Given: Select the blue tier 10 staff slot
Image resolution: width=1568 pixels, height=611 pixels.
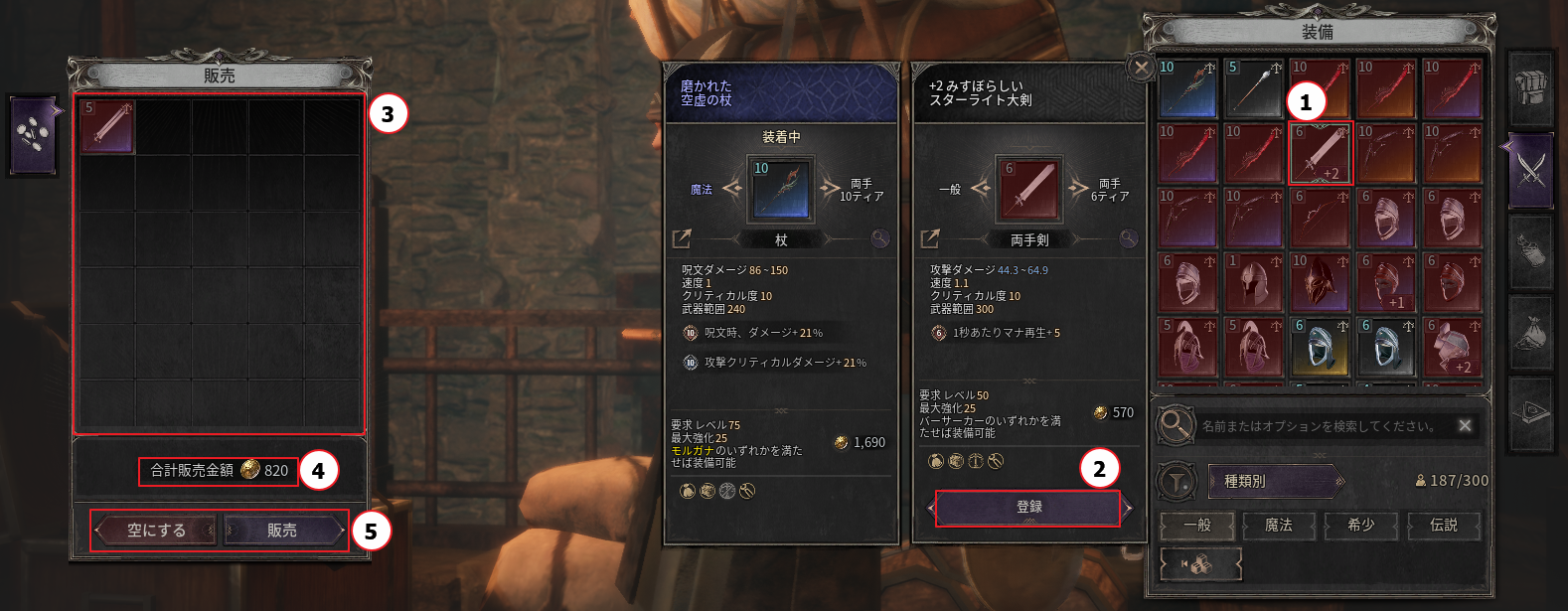Looking at the screenshot, I should (1187, 88).
